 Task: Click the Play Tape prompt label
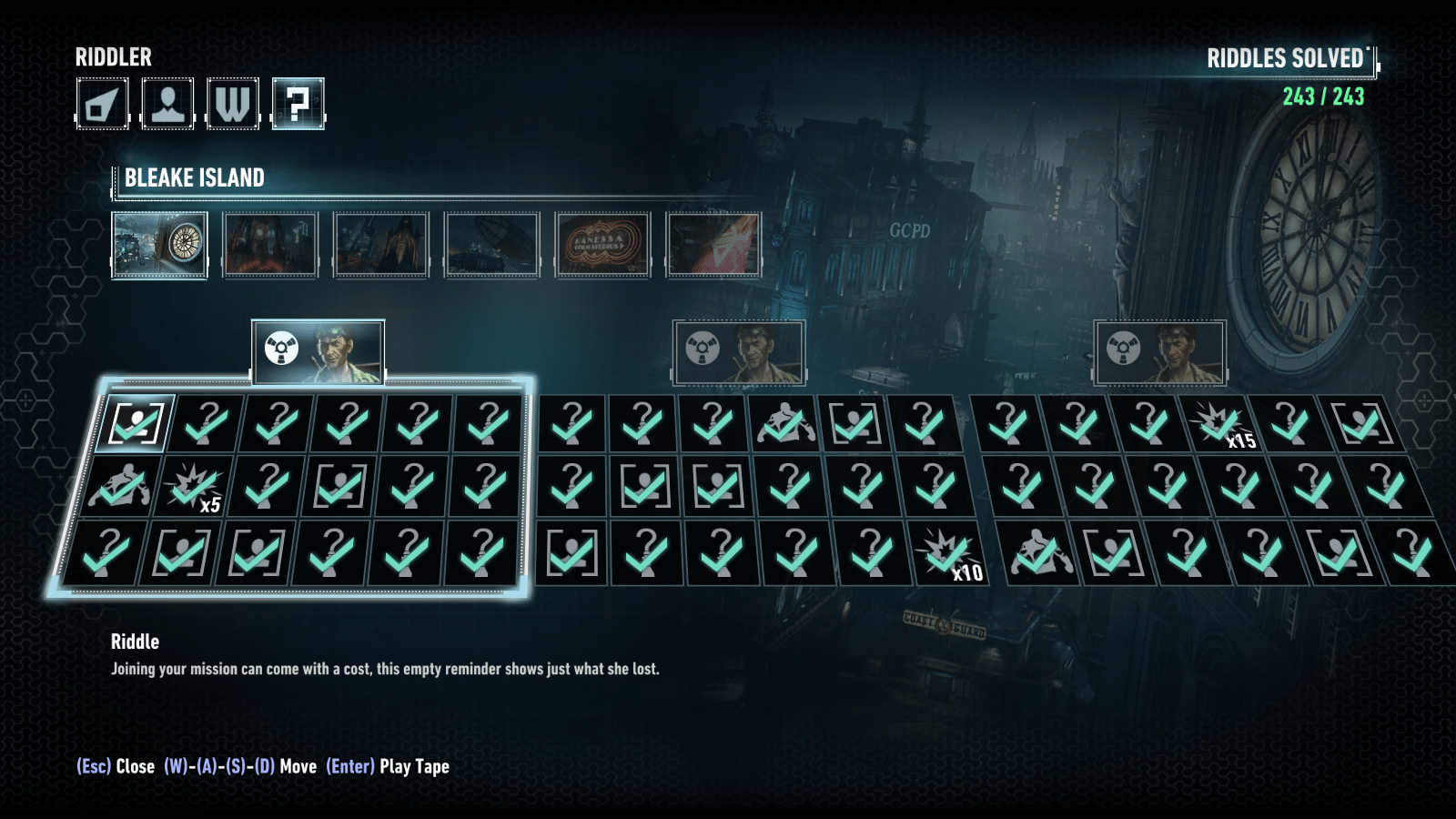414,766
